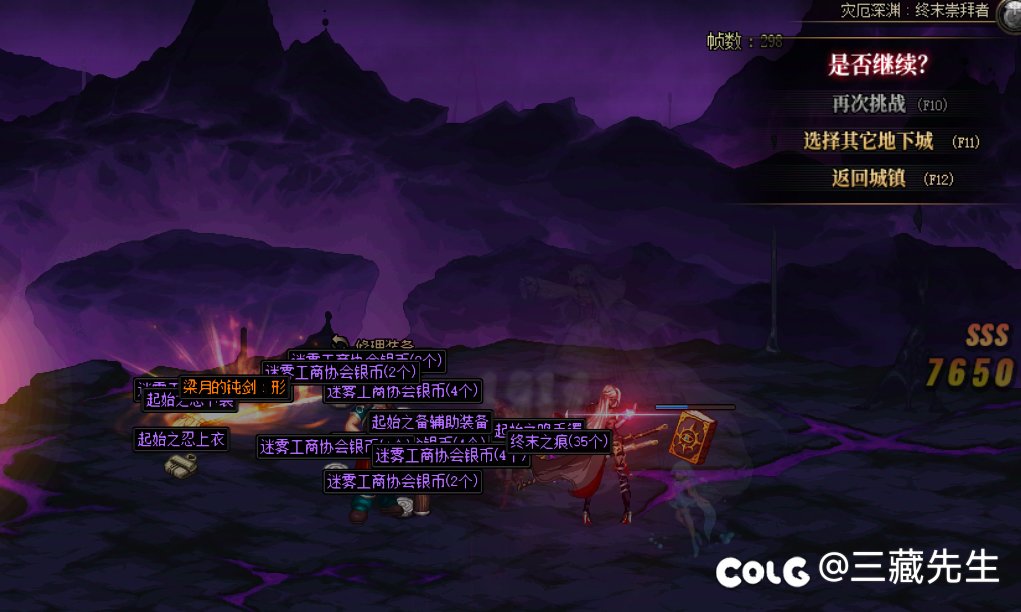Choose 再次挑战 to retry the dungeon
The width and height of the screenshot is (1021, 612).
tap(869, 104)
